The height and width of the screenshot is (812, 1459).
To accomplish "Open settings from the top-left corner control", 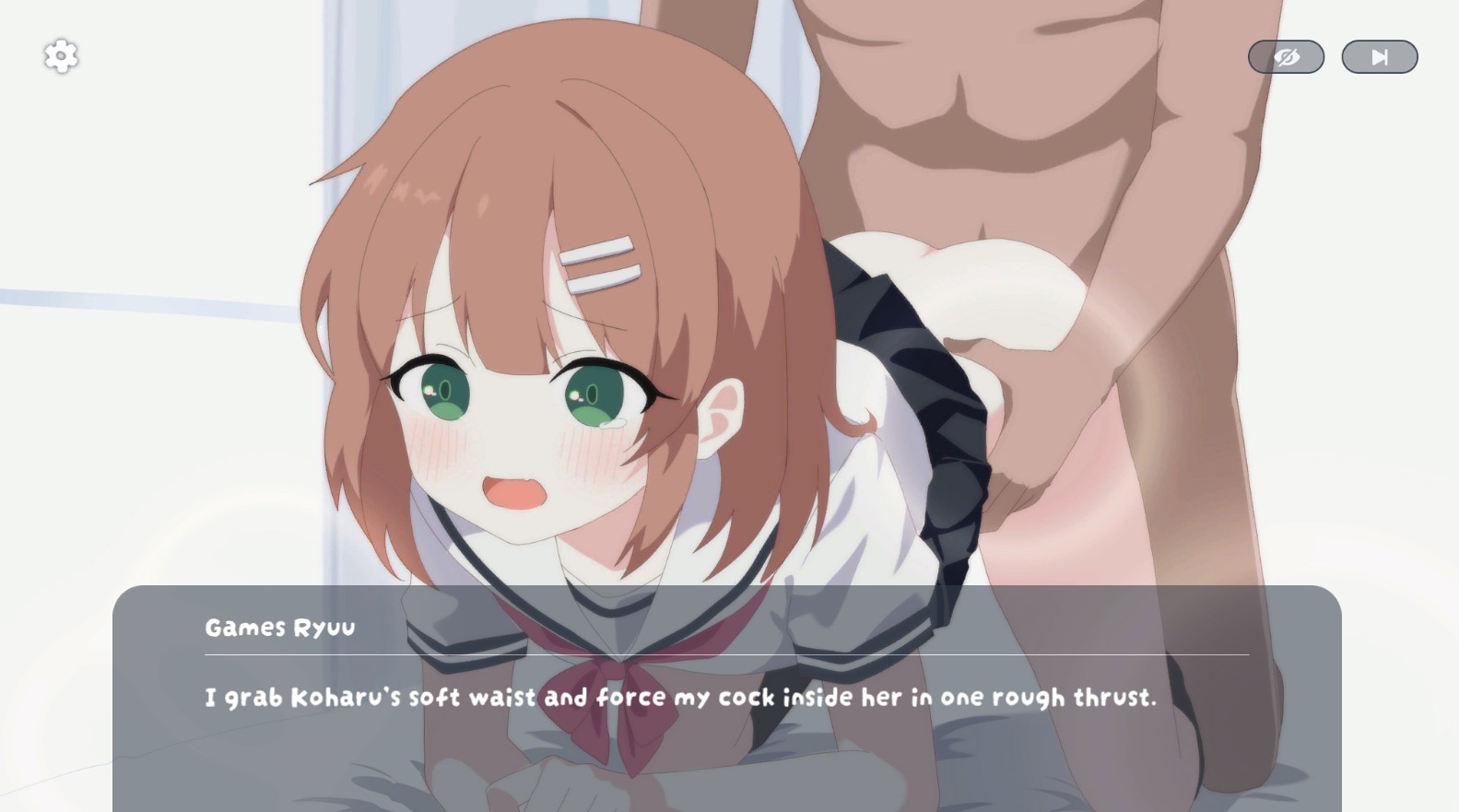I will 61,55.
